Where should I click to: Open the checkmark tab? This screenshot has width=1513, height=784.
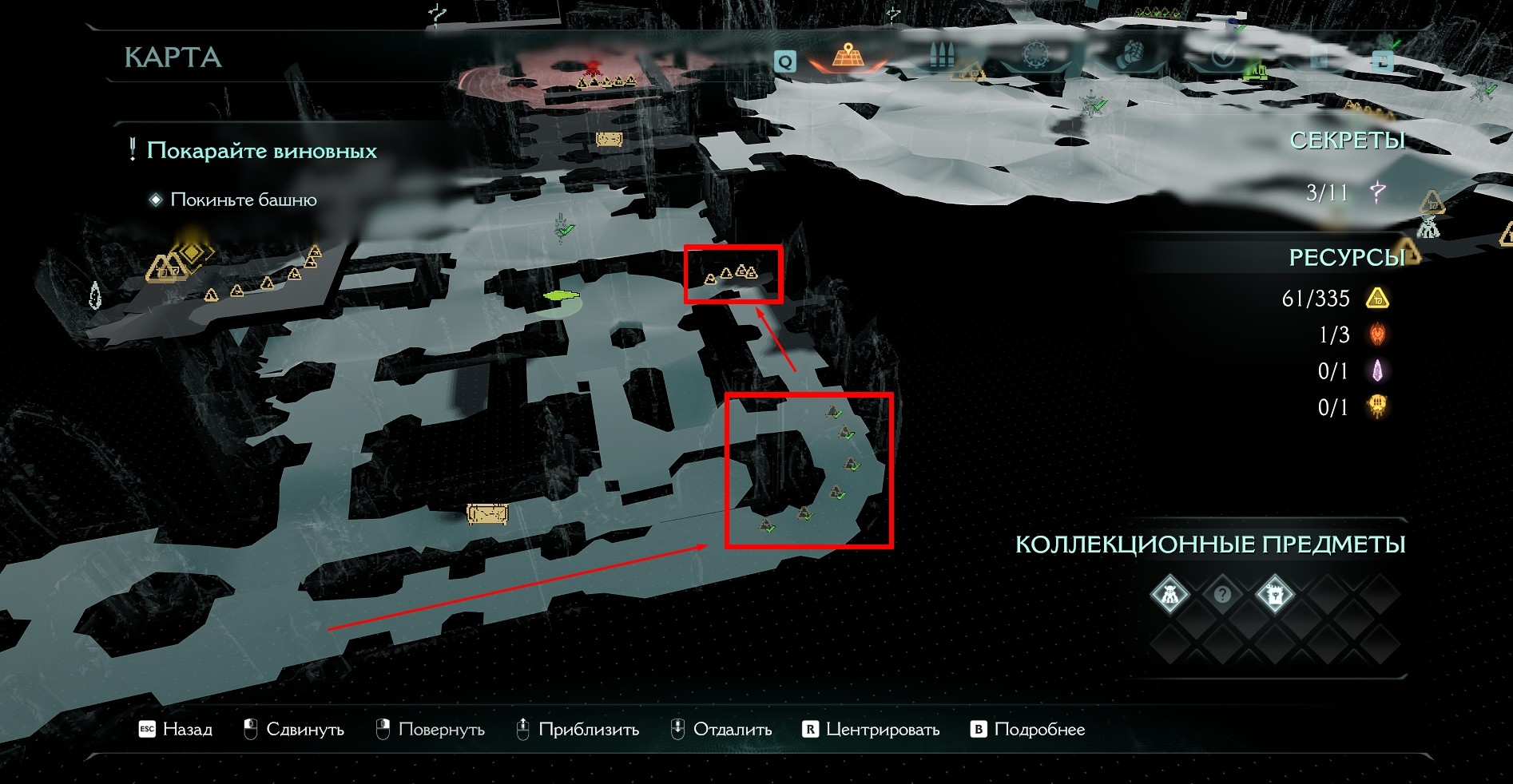click(x=1222, y=56)
